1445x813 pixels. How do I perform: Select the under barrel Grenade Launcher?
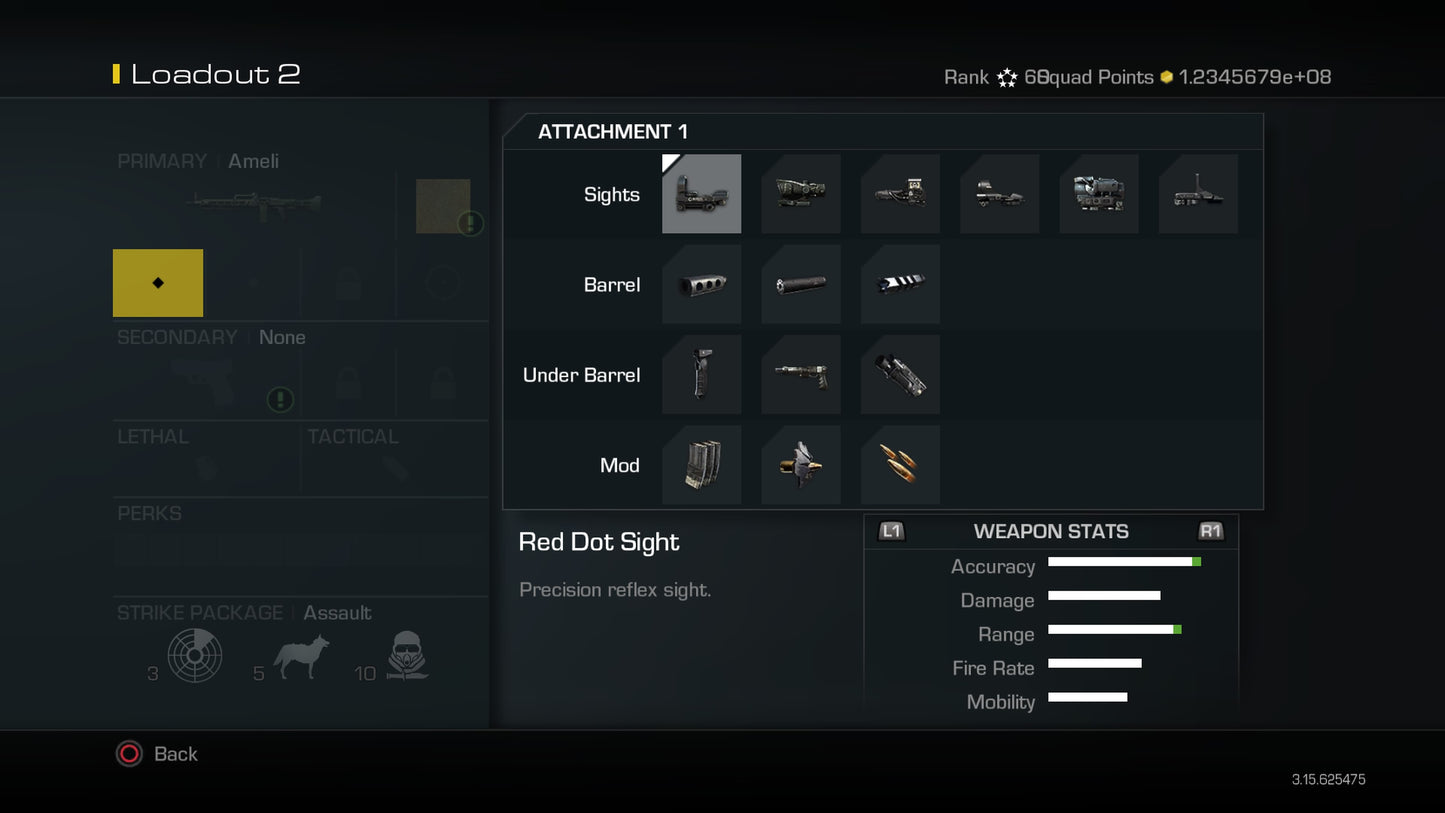[800, 374]
